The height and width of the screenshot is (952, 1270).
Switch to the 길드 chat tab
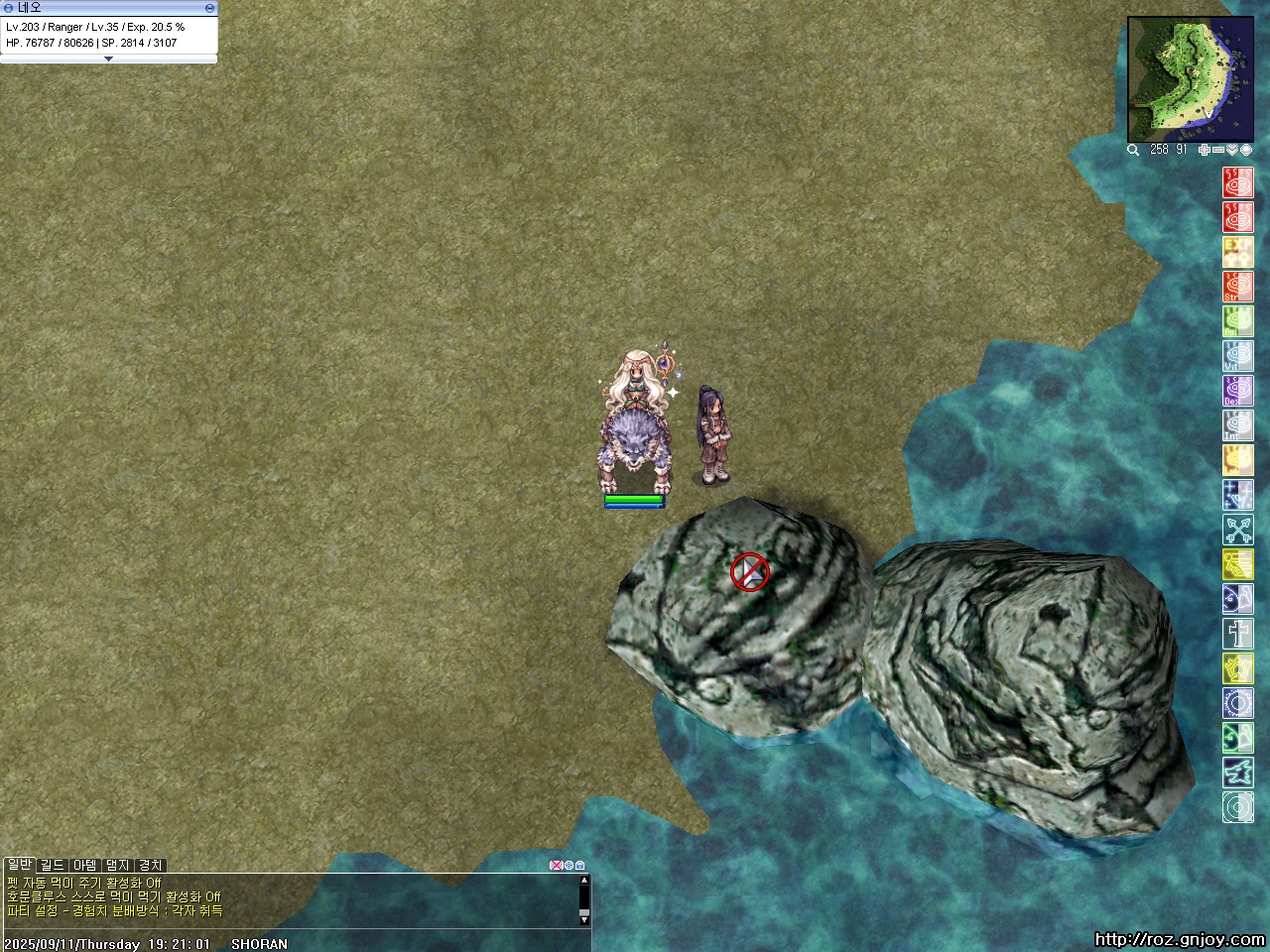click(x=52, y=866)
